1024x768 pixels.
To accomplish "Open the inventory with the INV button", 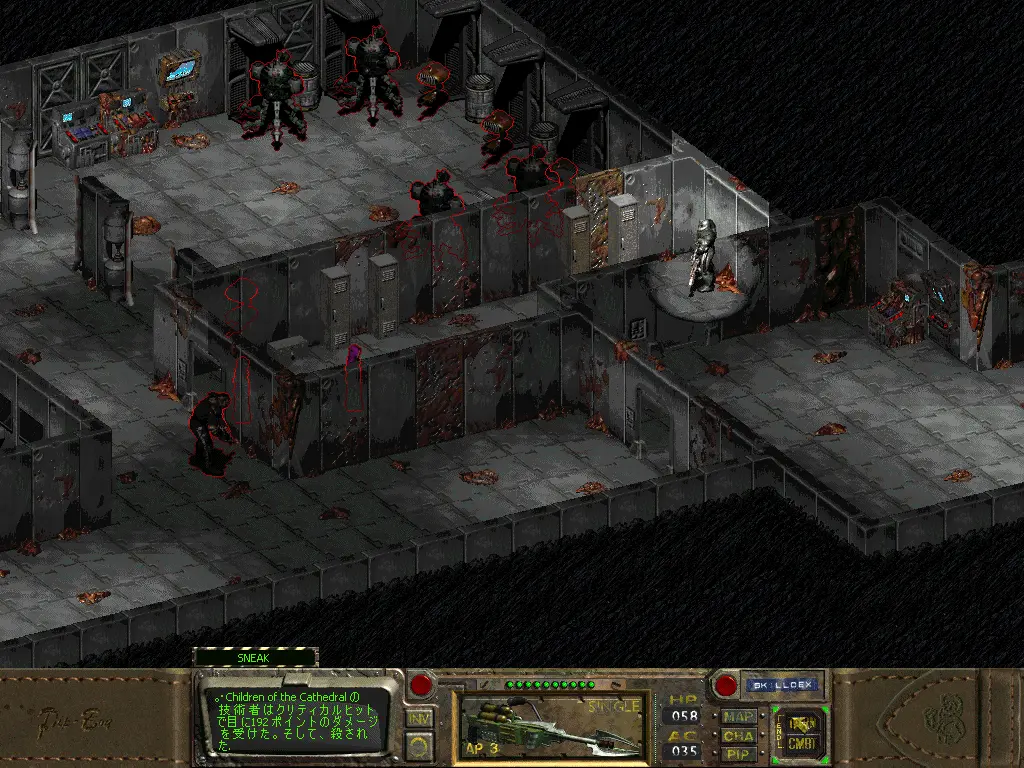I will [420, 717].
